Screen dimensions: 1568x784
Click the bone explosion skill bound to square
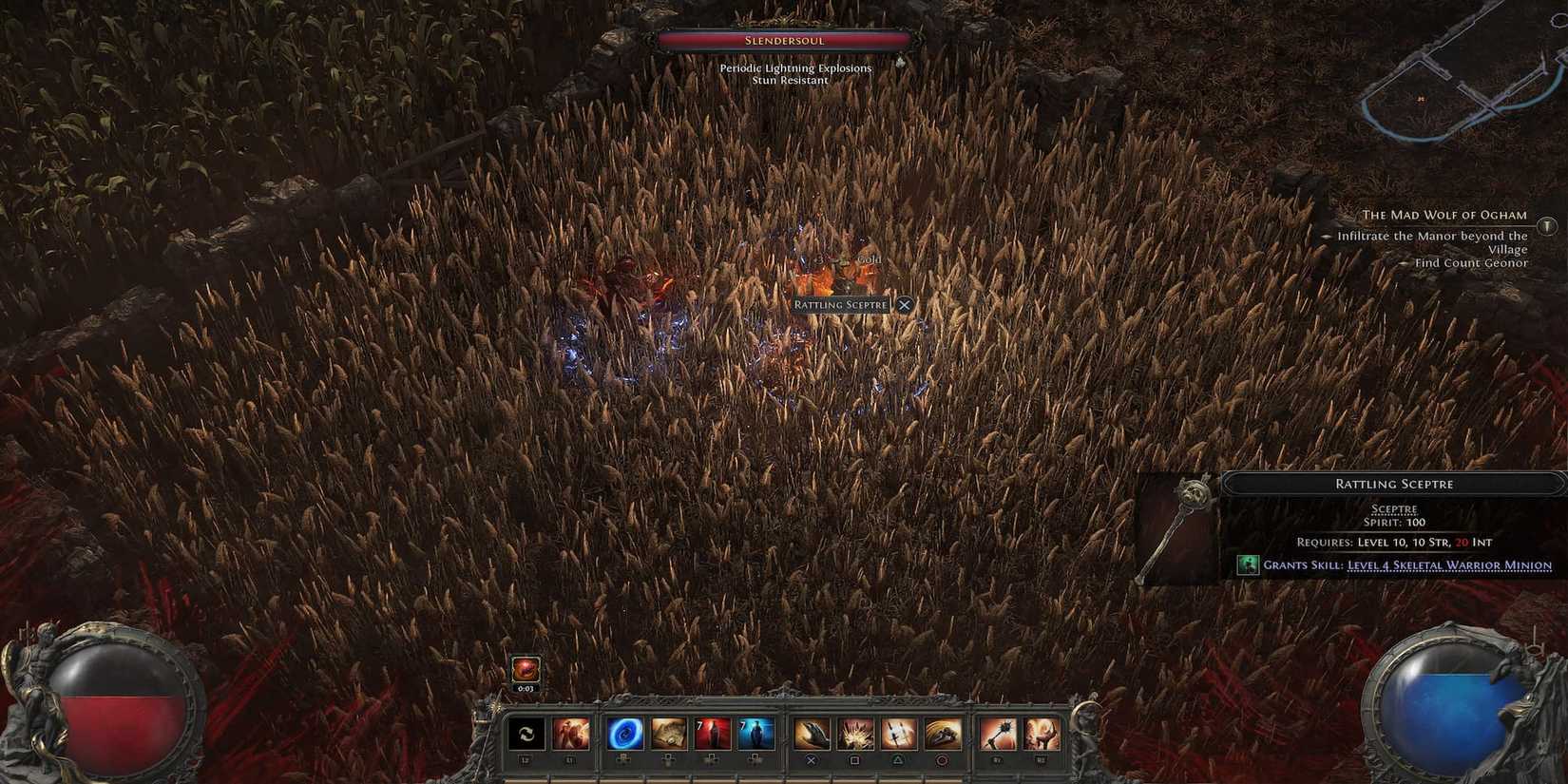(x=857, y=732)
